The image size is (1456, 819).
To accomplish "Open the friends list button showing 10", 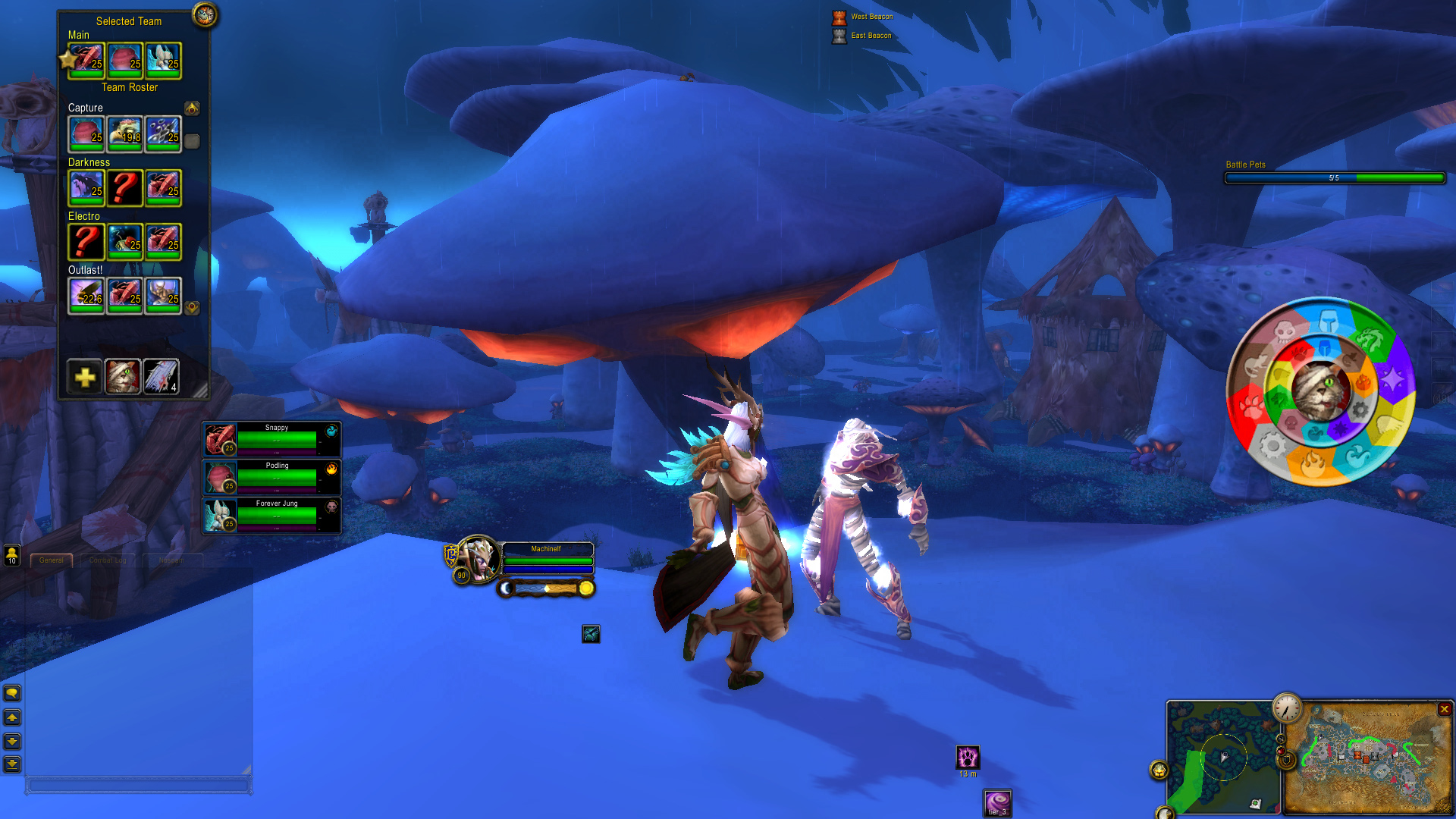I will pos(12,555).
